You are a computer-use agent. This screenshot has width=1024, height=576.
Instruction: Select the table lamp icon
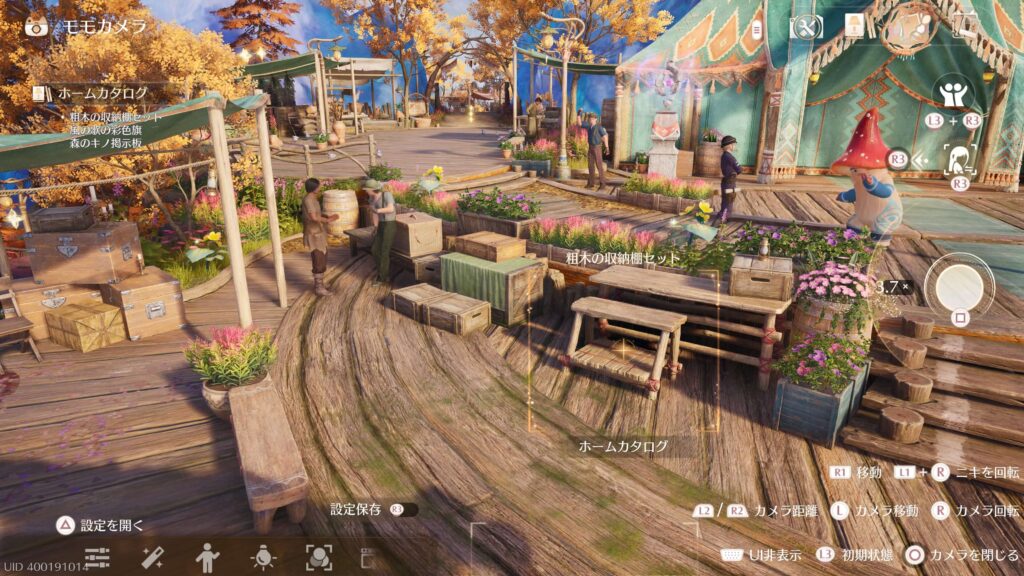tap(855, 27)
